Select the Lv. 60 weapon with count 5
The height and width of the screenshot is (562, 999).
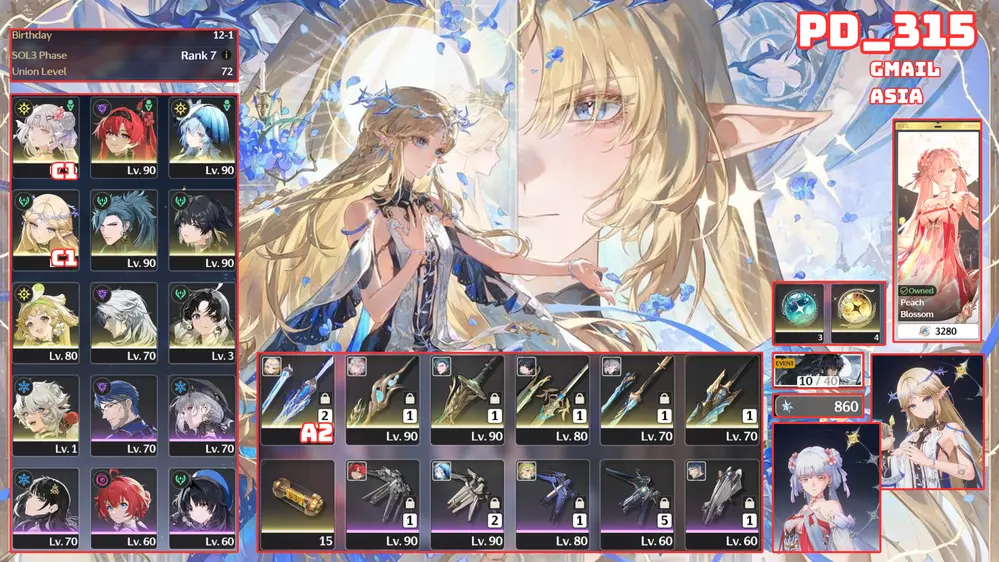(635, 505)
